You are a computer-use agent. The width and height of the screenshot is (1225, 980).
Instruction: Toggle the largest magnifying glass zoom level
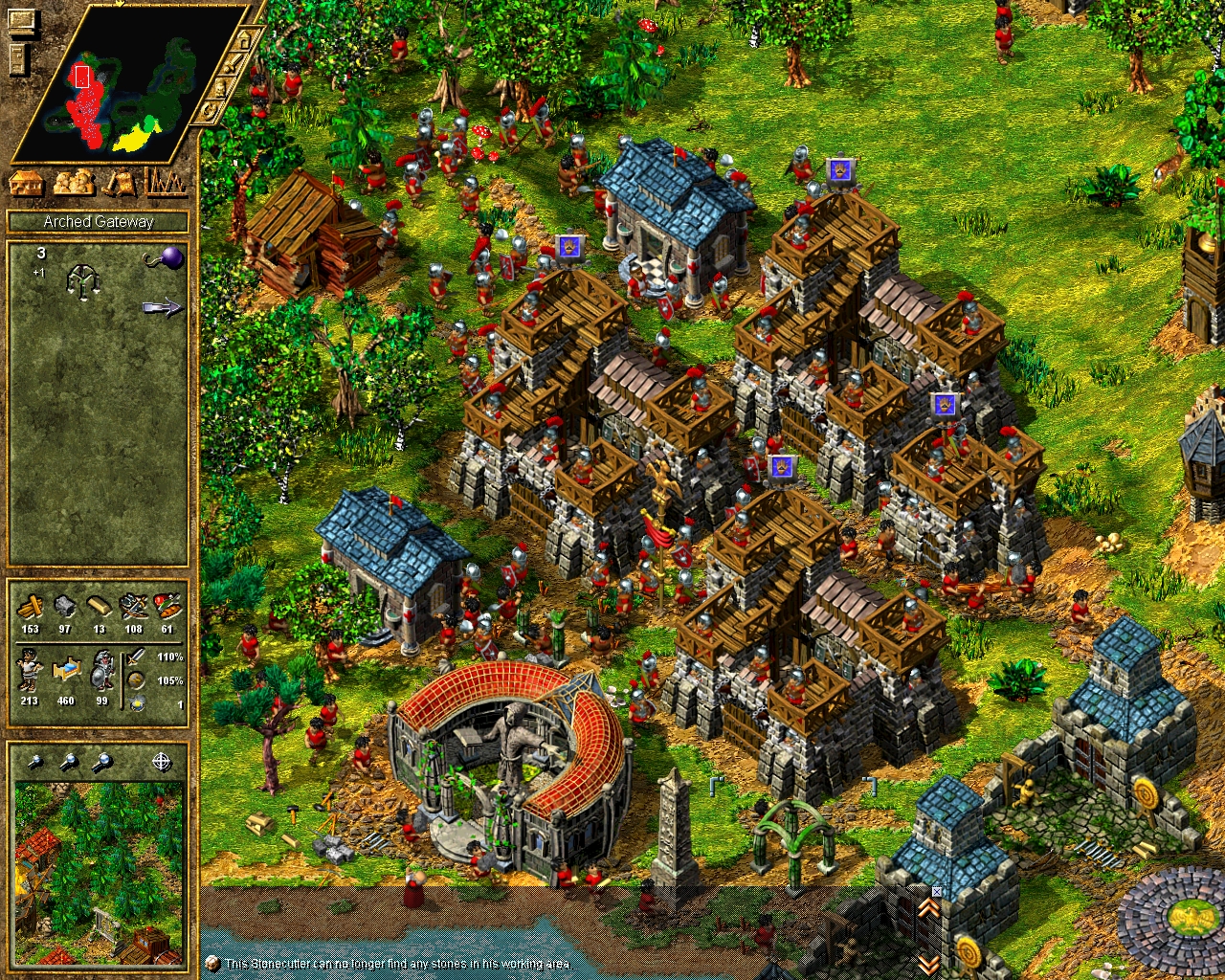(101, 761)
